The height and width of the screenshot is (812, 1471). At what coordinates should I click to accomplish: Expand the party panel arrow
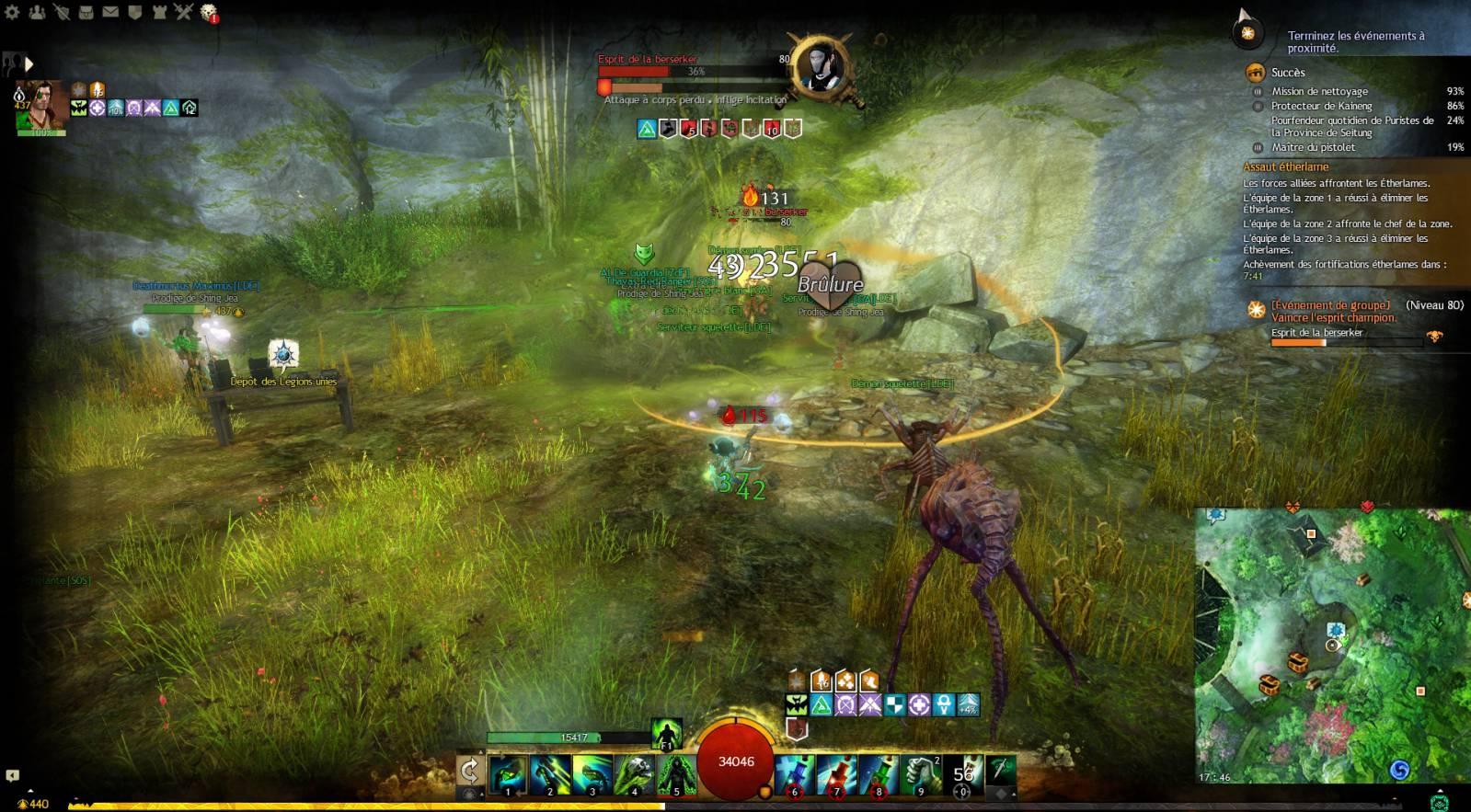click(29, 64)
